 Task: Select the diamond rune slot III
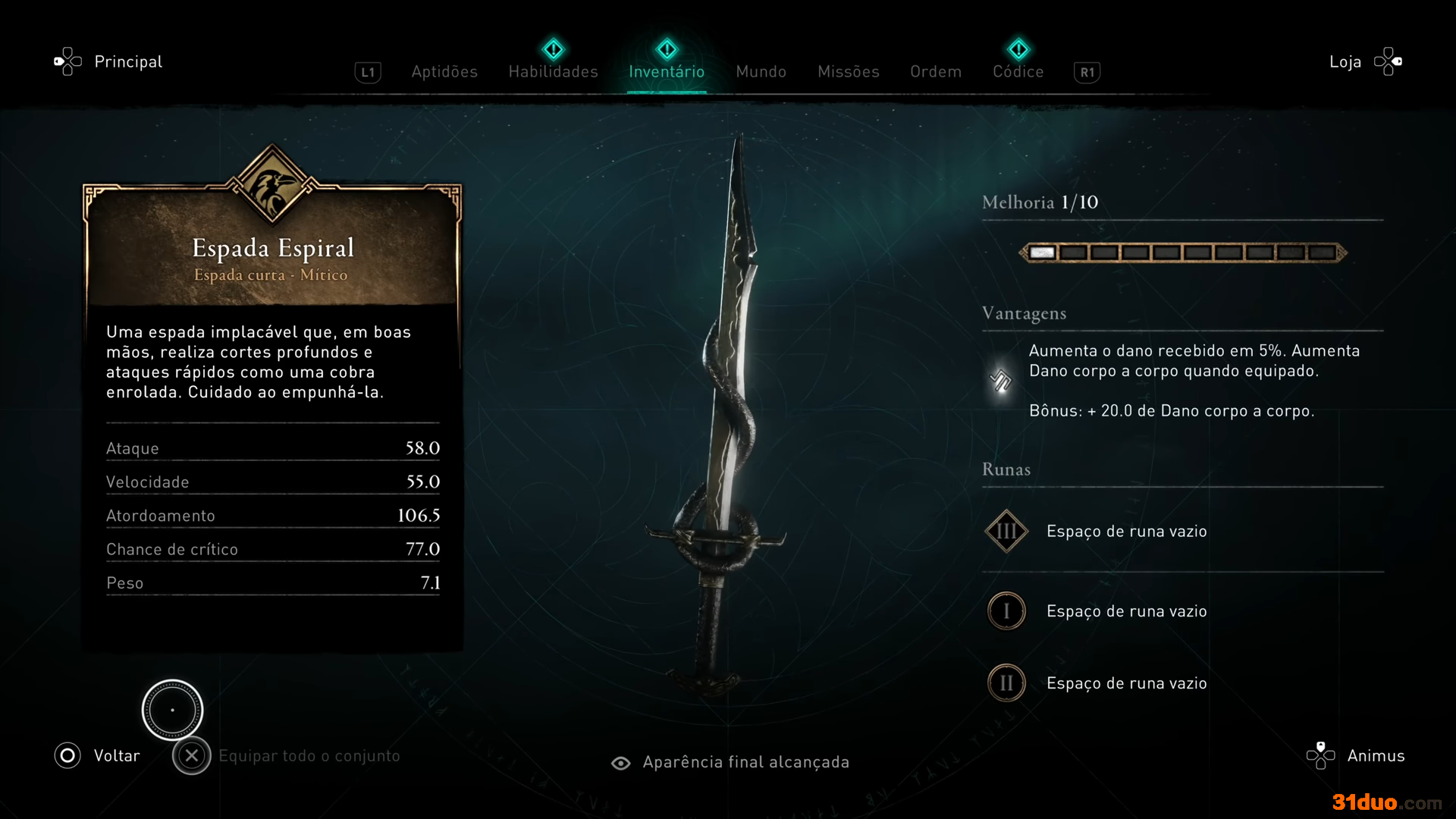click(x=1006, y=531)
